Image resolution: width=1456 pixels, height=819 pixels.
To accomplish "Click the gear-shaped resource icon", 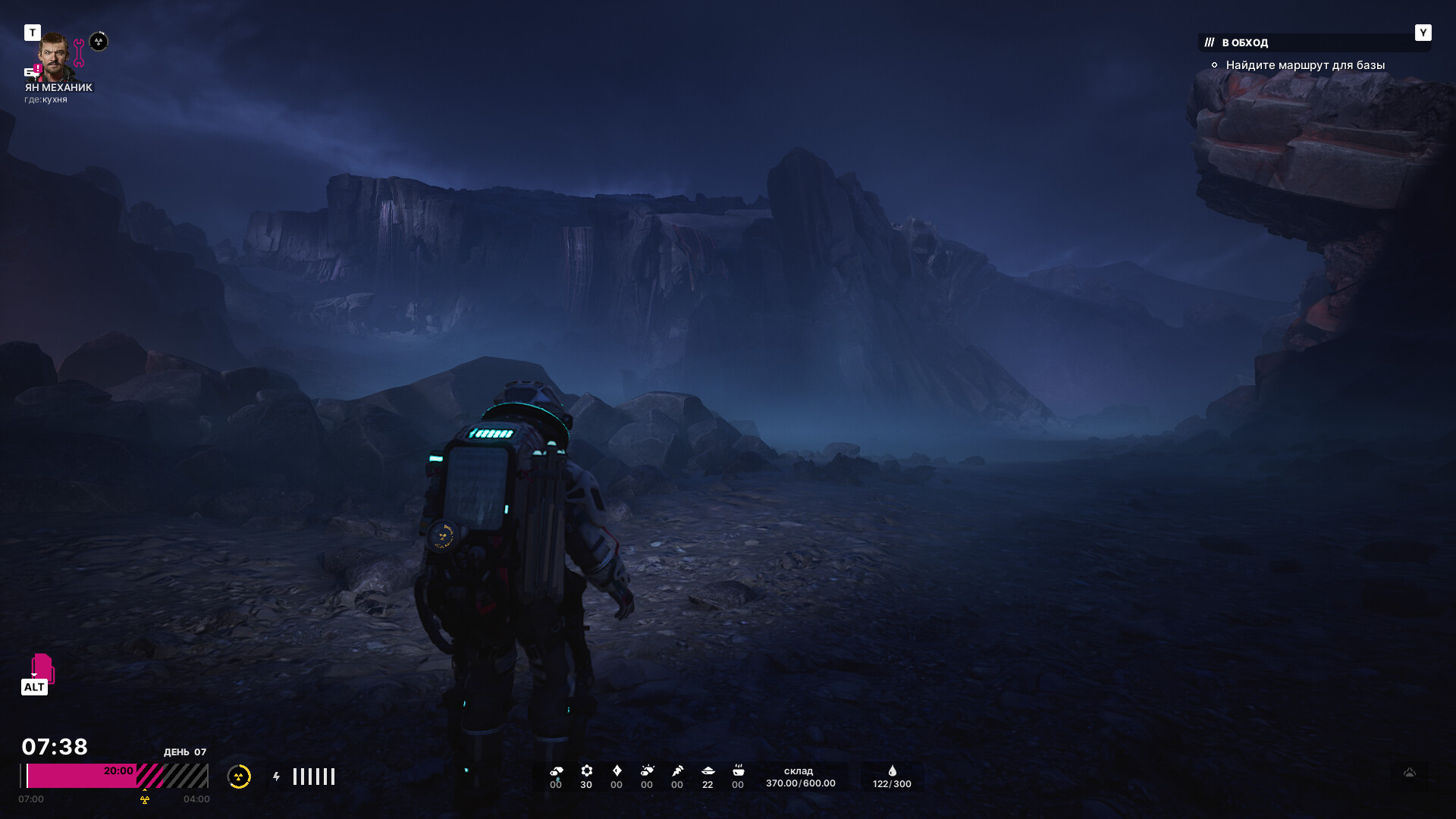I will point(586,771).
